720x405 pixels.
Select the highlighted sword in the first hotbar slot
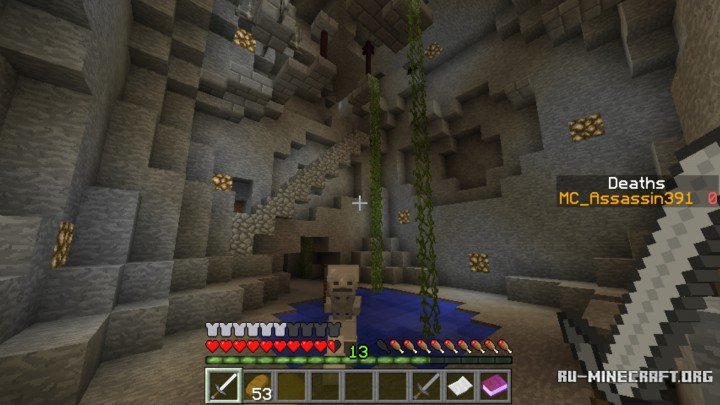point(221,385)
